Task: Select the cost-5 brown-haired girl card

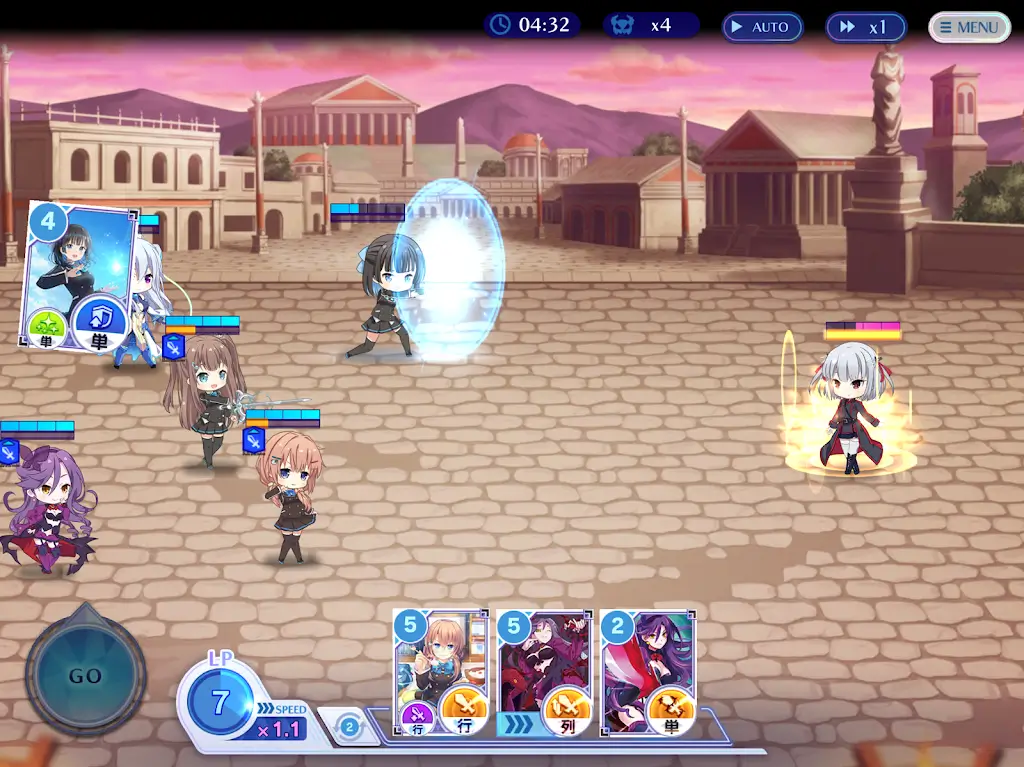Action: pos(441,672)
